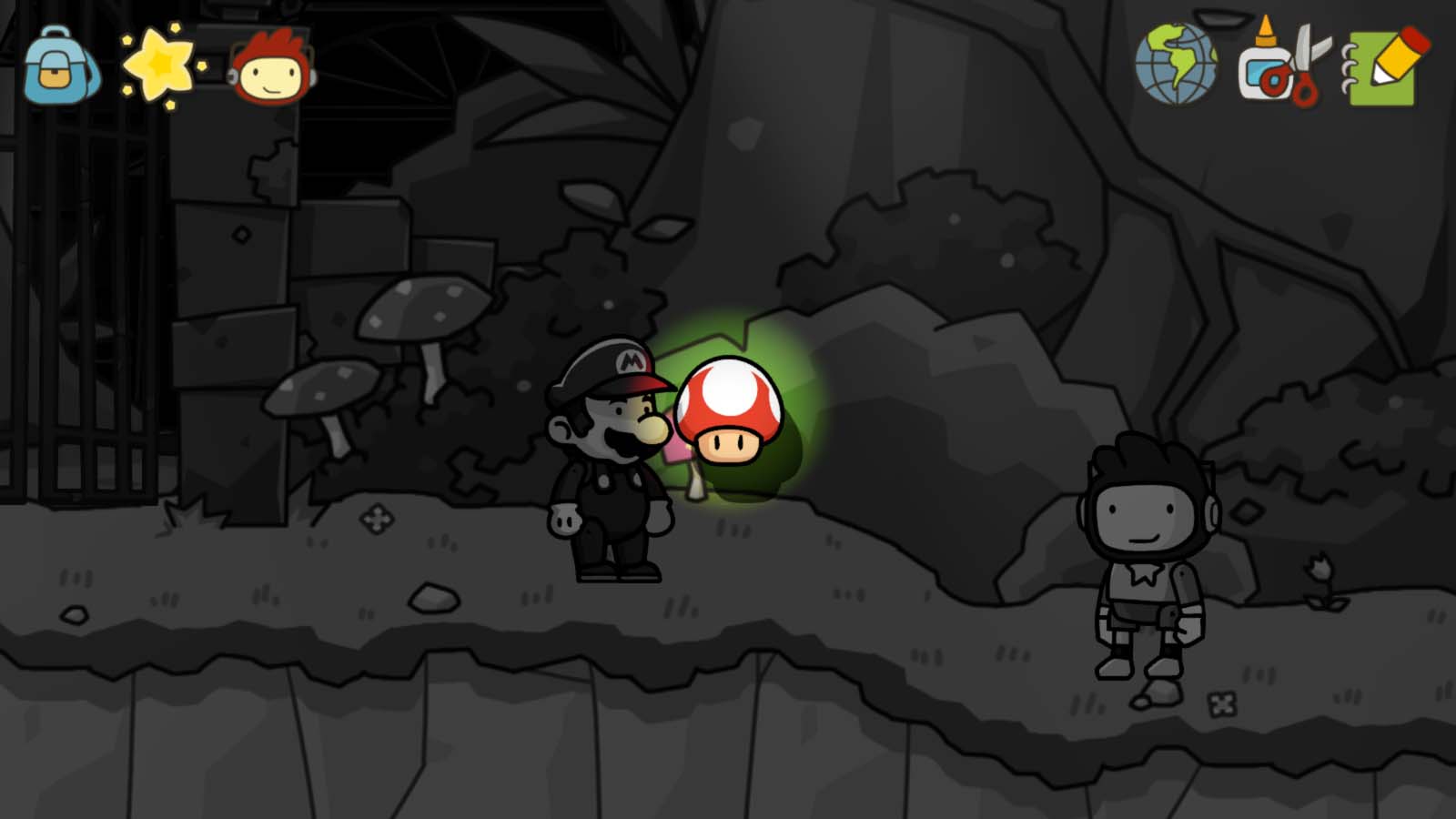Open the notepad to write a word
Screen dimensions: 1456x819
[x=1383, y=66]
